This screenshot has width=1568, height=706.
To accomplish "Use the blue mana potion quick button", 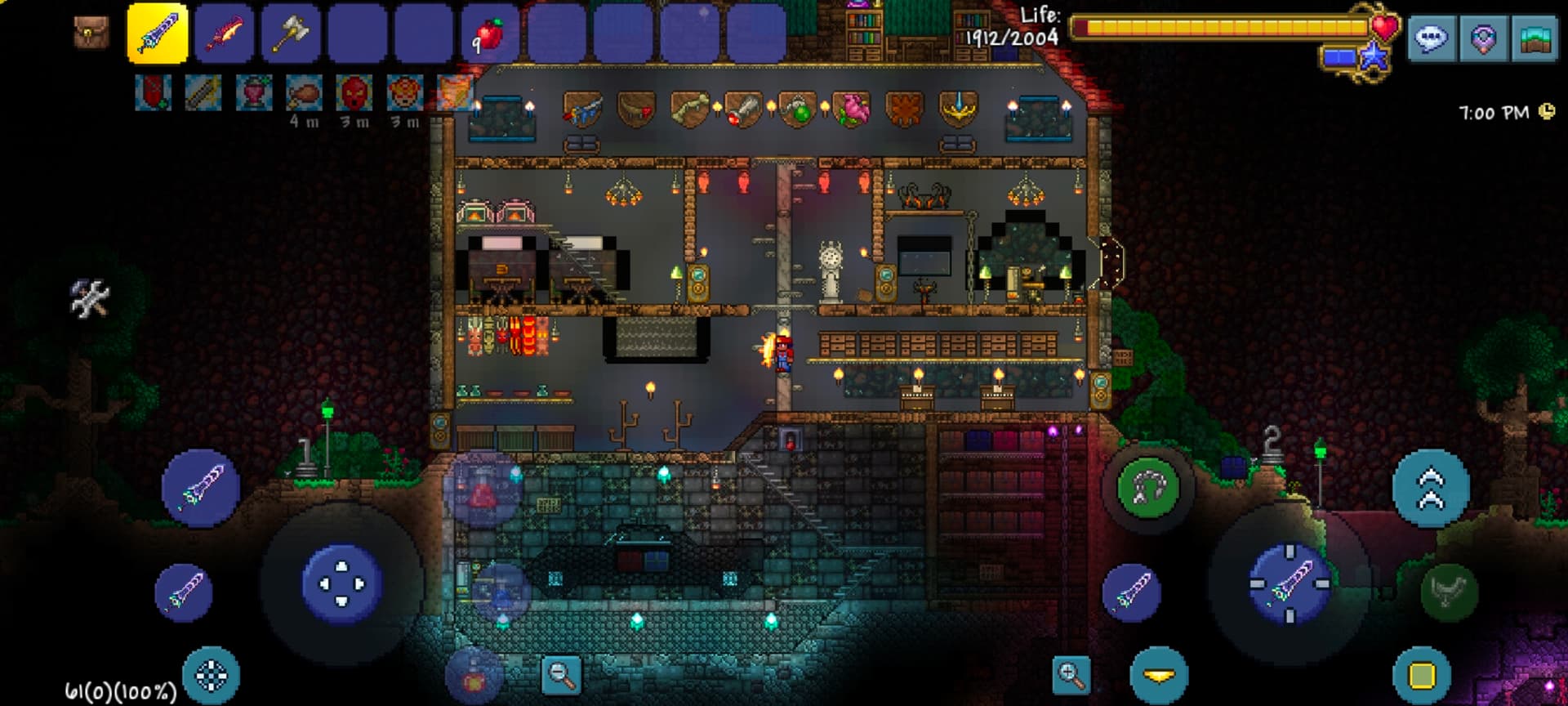I will coord(500,590).
